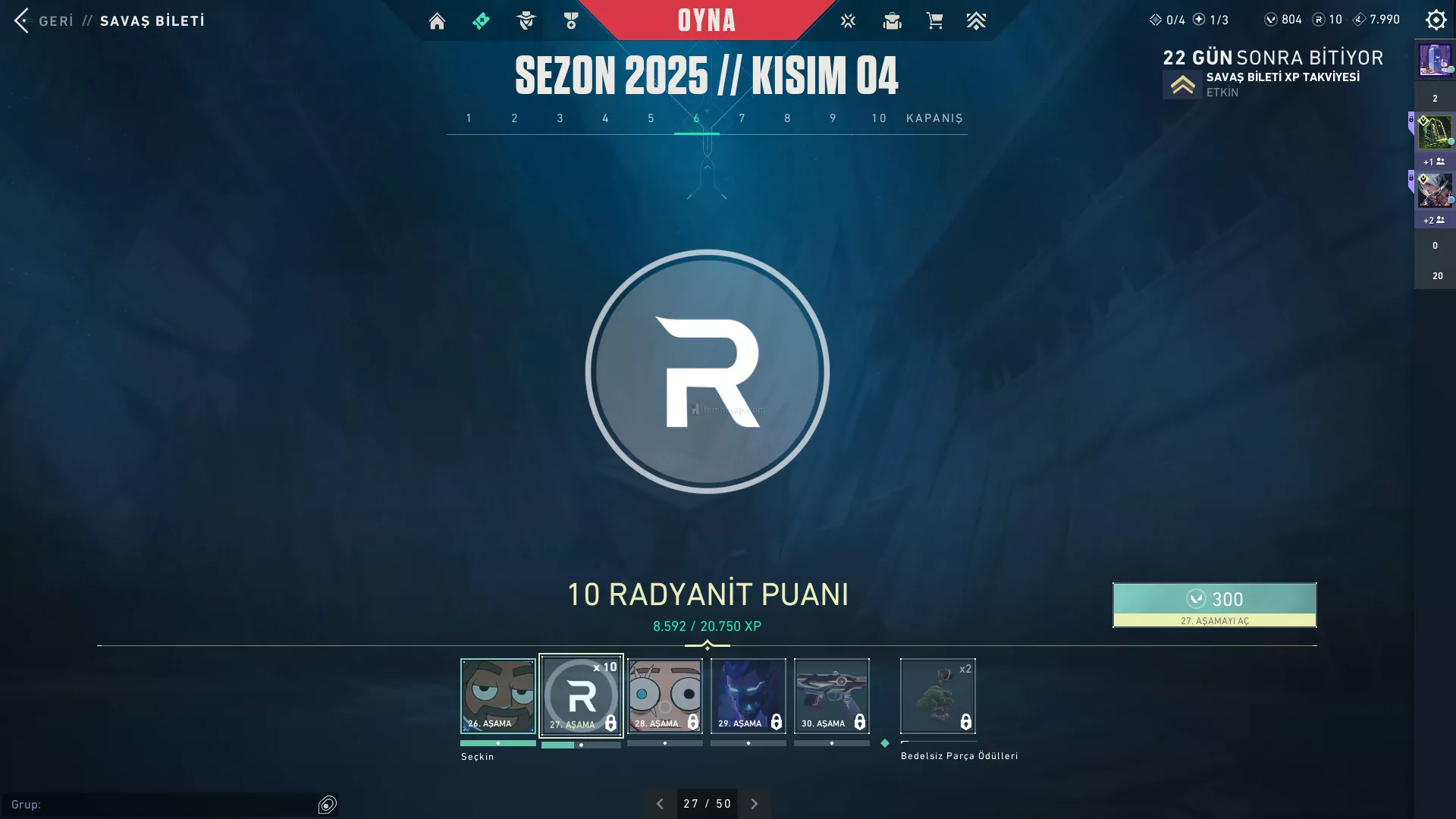Select the 28. AŞAMA reward tile
The image size is (1456, 819).
coord(664,695)
